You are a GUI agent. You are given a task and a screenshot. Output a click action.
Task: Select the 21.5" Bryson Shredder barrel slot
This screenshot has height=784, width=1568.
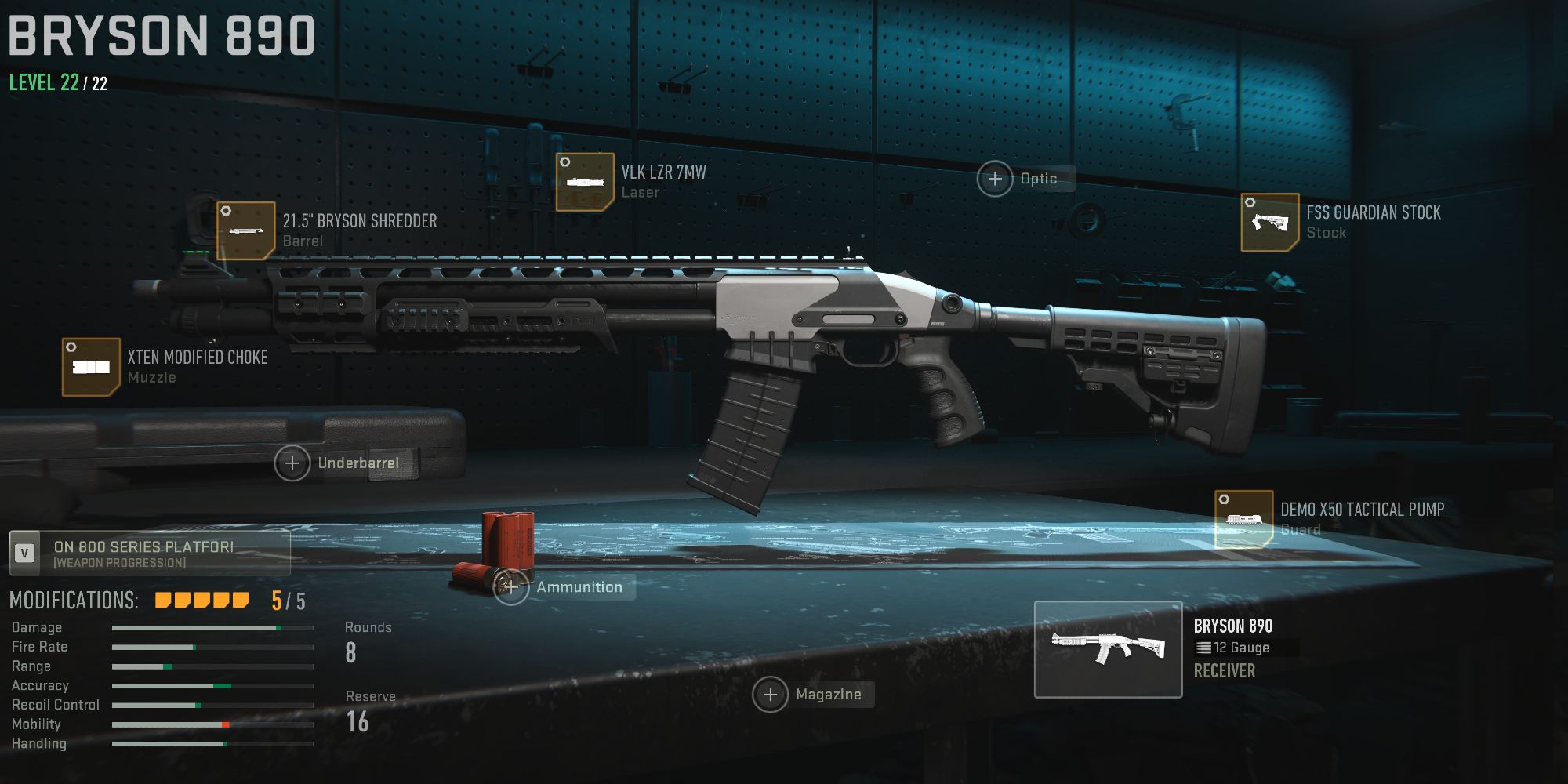tap(246, 230)
